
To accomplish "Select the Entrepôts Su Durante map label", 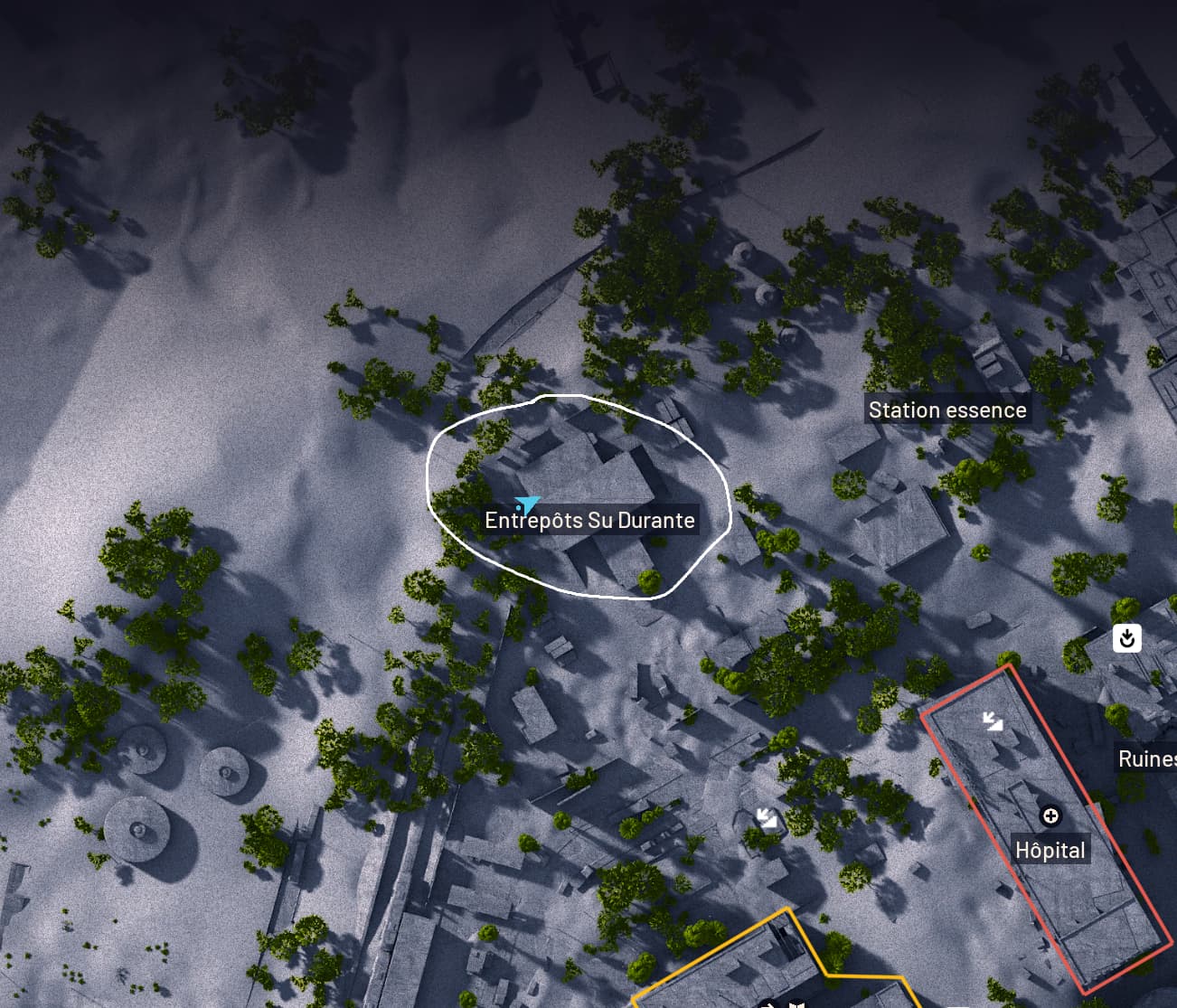I will [589, 521].
